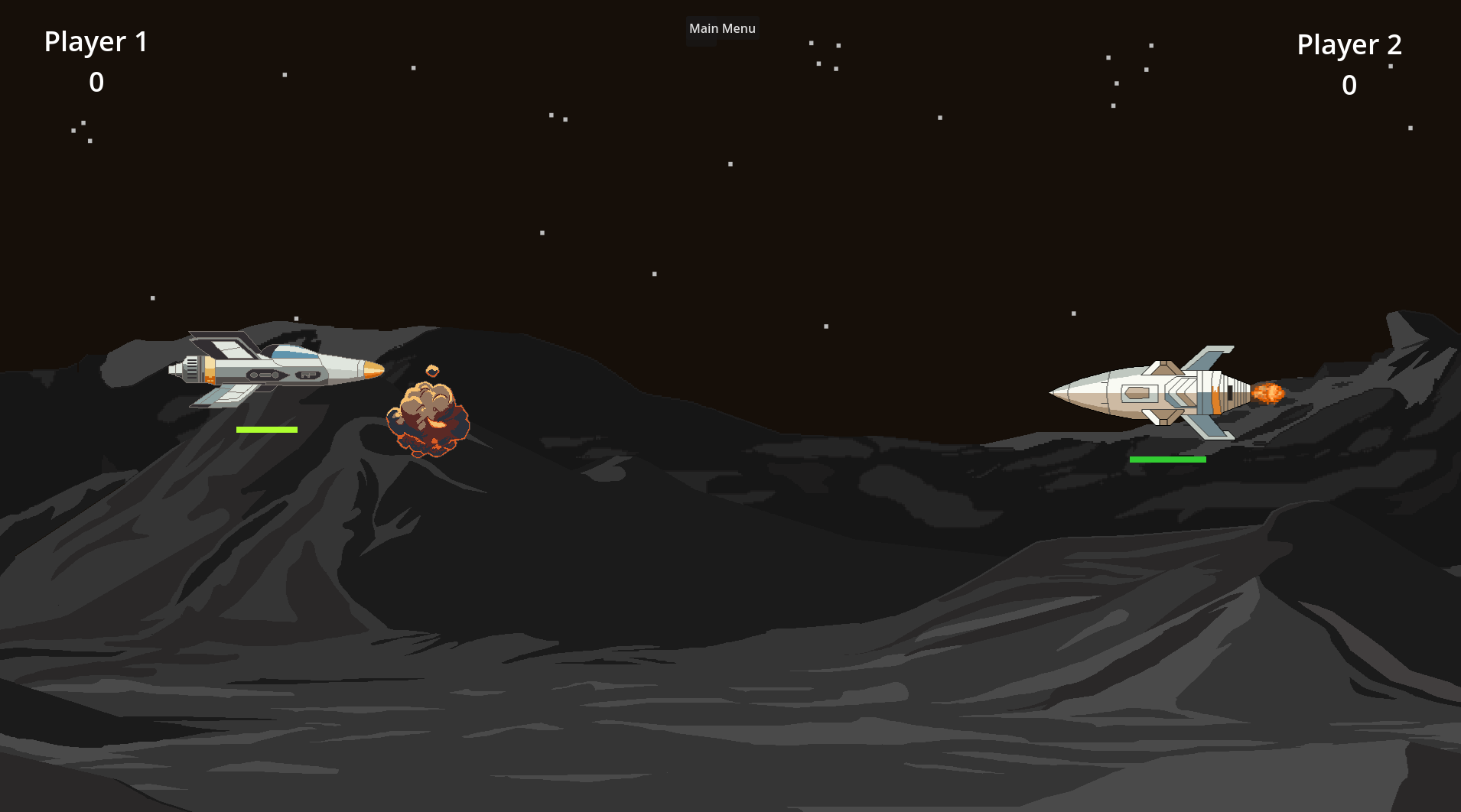Open the Main Menu
The width and height of the screenshot is (1461, 812).
722,28
